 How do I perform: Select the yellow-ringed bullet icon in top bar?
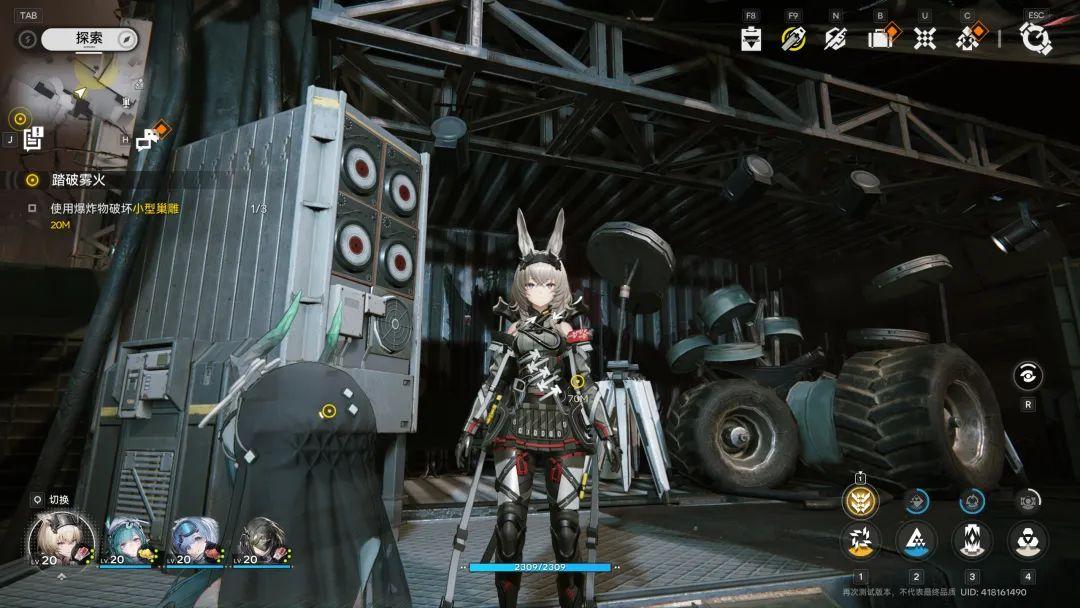[794, 39]
